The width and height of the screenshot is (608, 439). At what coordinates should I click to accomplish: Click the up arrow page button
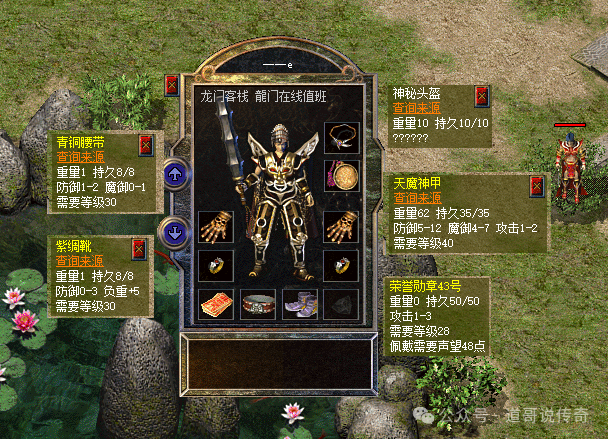point(175,174)
